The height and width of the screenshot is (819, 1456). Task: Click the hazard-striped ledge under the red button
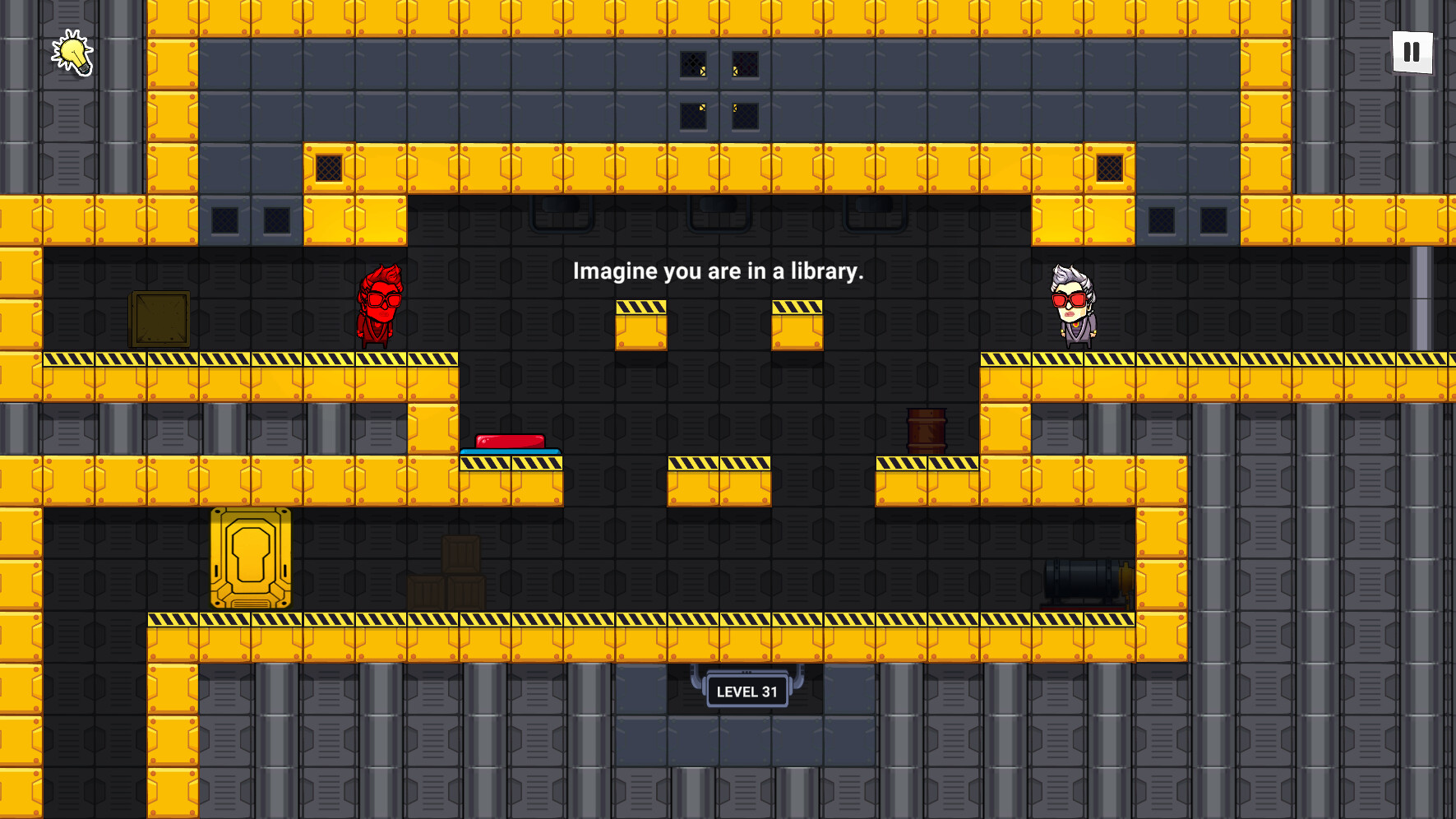click(x=510, y=465)
